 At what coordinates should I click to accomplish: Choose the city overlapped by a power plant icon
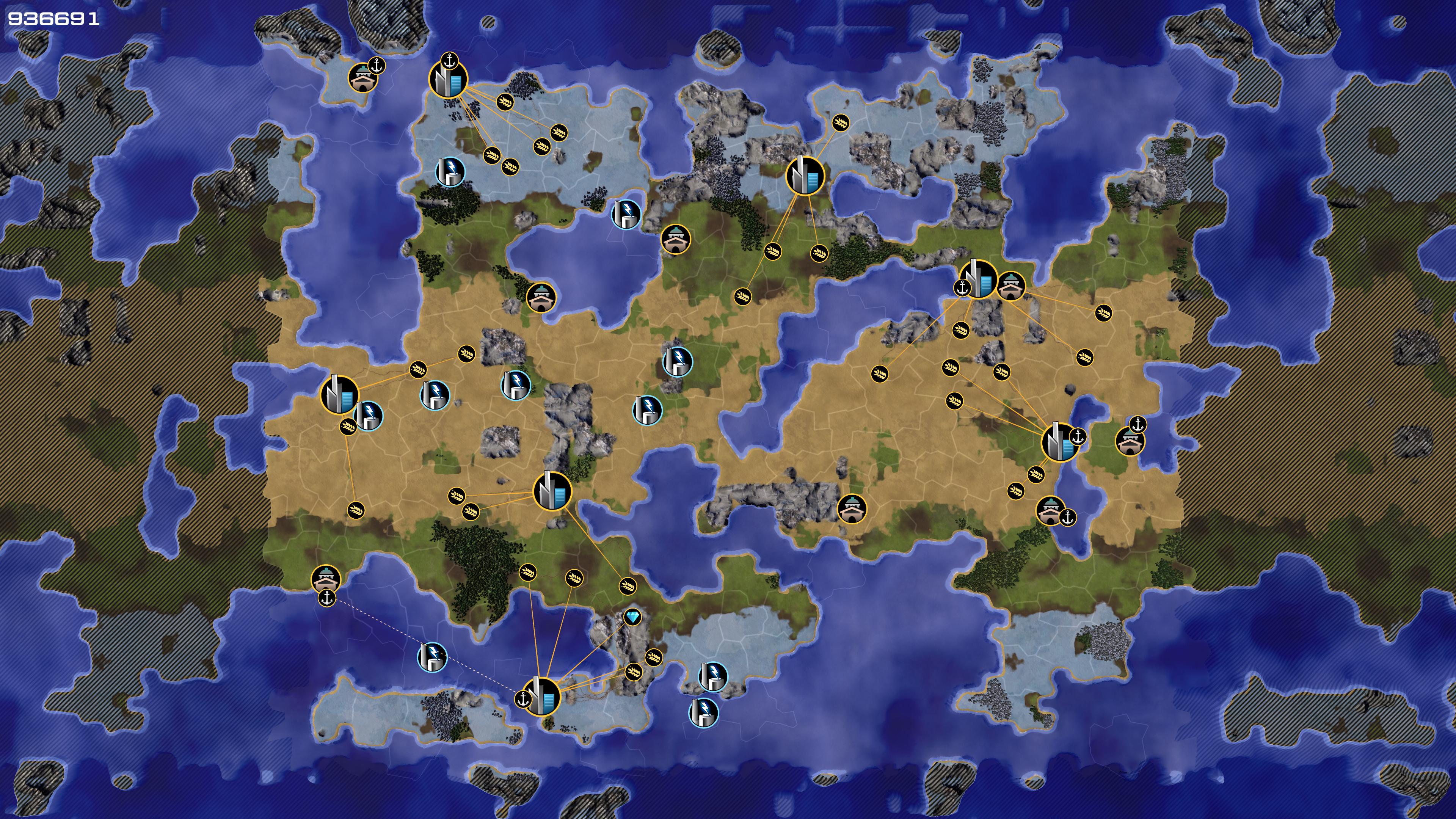pos(339,394)
